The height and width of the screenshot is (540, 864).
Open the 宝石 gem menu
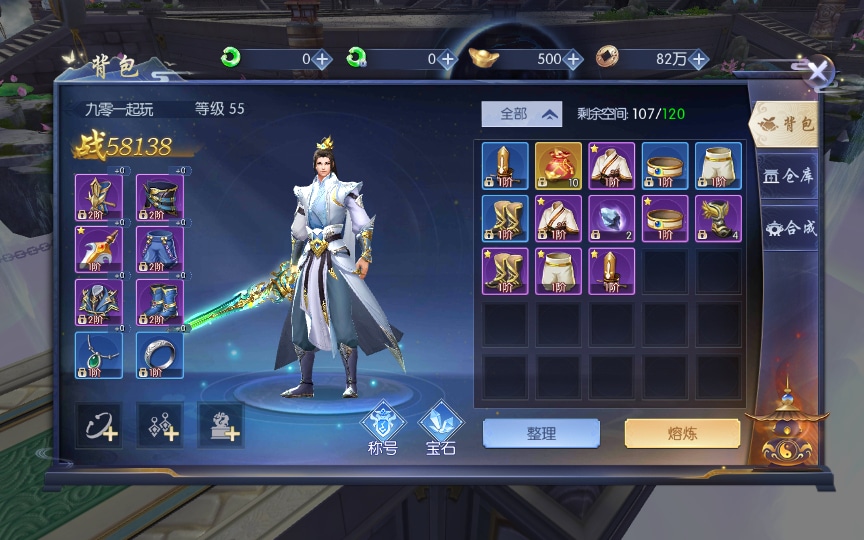click(440, 428)
